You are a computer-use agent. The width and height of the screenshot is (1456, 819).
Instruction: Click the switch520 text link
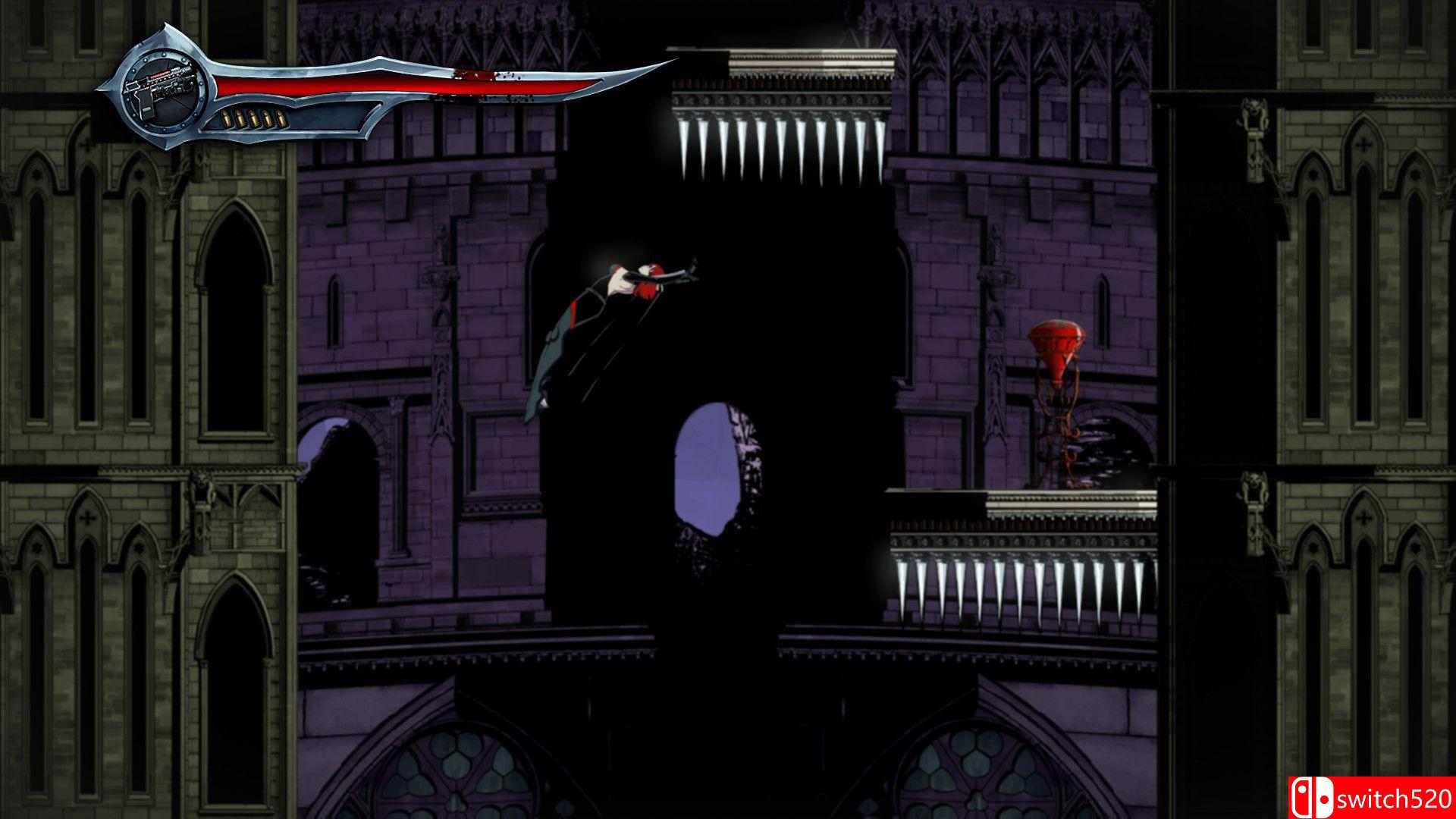(1395, 799)
